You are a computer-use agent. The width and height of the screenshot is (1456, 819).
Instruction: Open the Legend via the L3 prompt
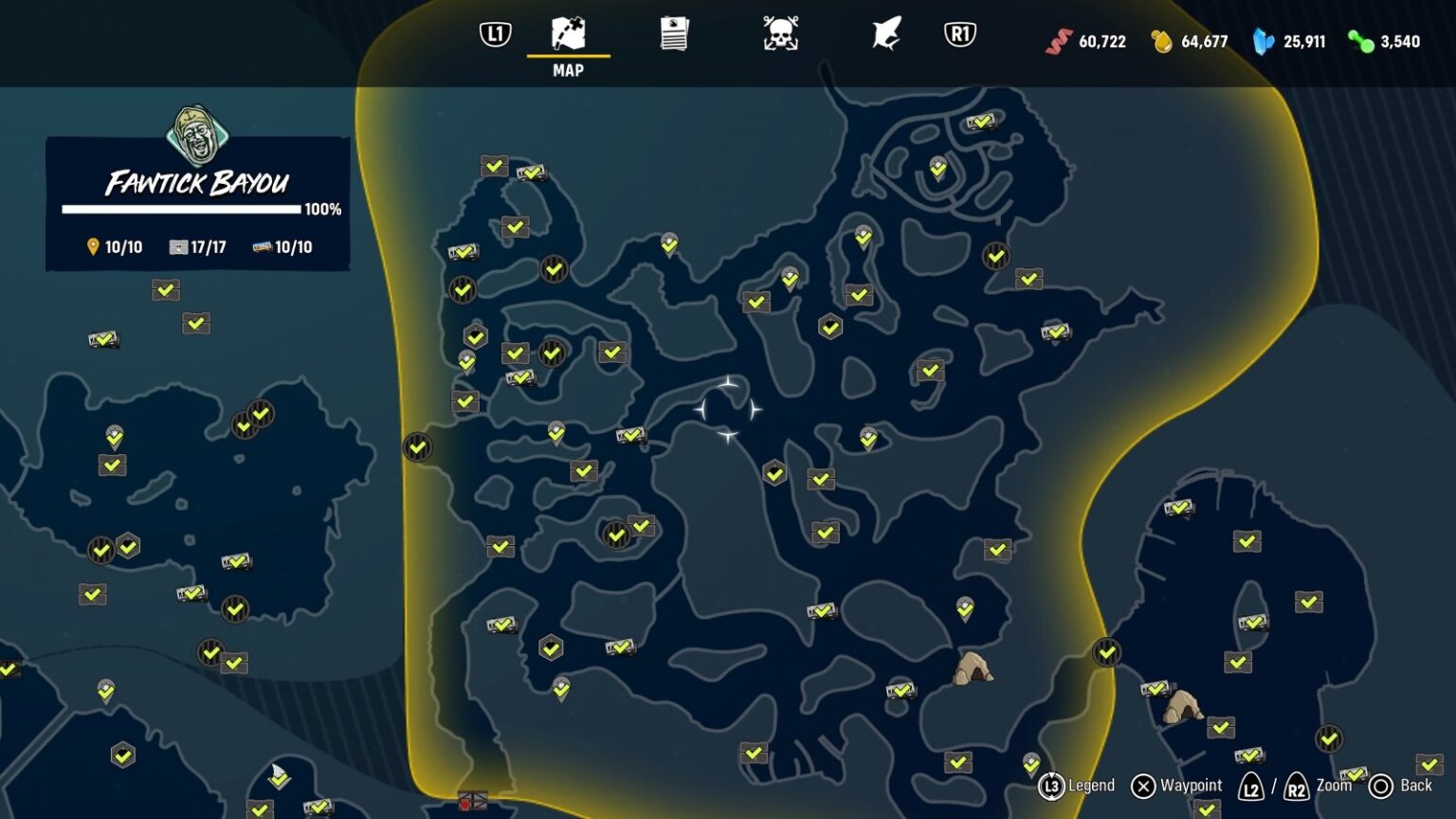click(x=1048, y=786)
